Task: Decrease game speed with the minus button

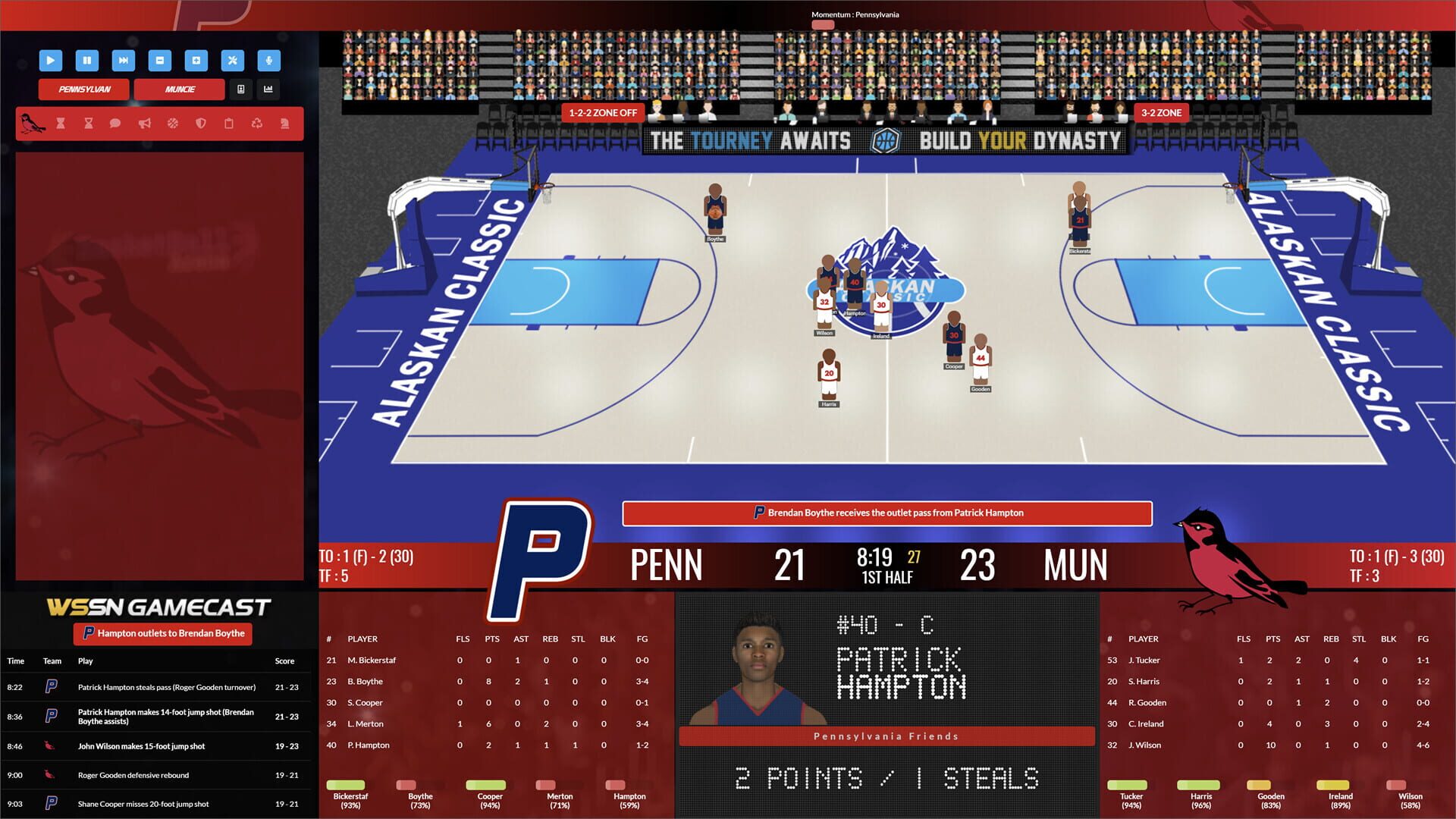Action: (160, 61)
